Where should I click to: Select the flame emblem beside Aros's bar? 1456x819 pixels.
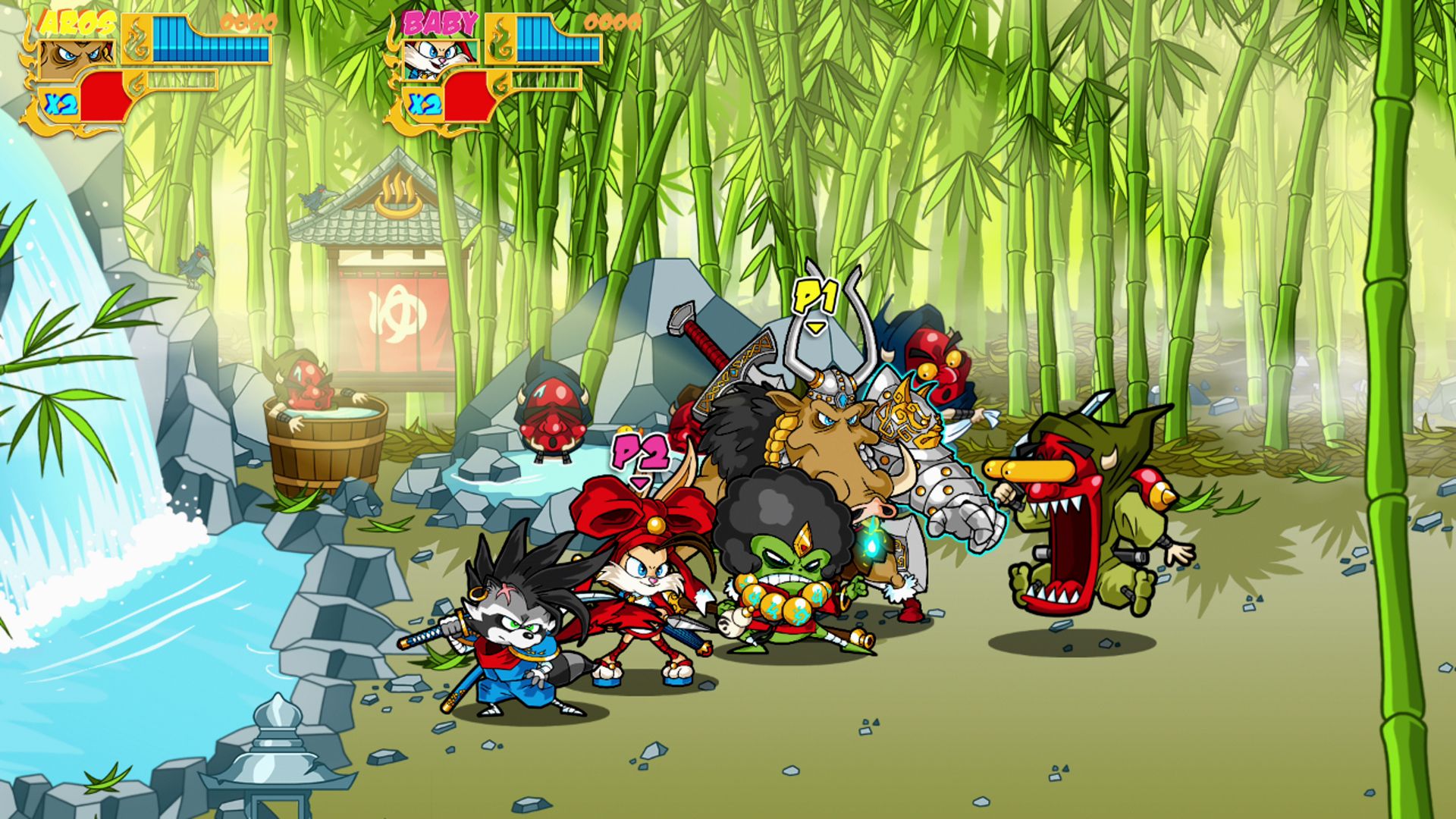(137, 39)
